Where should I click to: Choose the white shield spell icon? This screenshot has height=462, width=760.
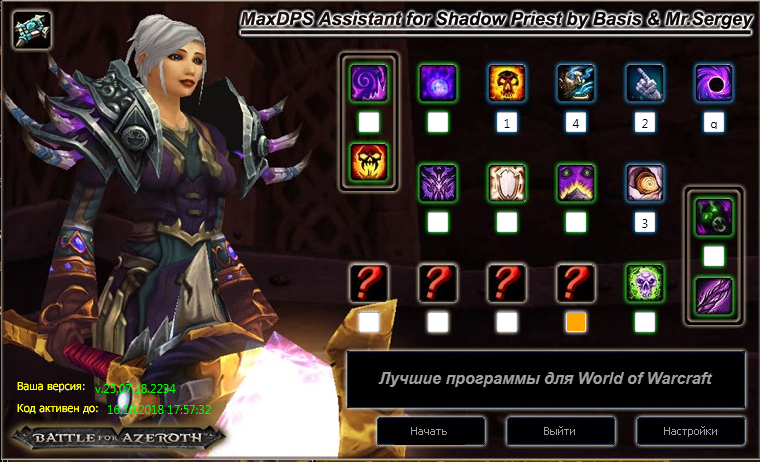coord(506,183)
